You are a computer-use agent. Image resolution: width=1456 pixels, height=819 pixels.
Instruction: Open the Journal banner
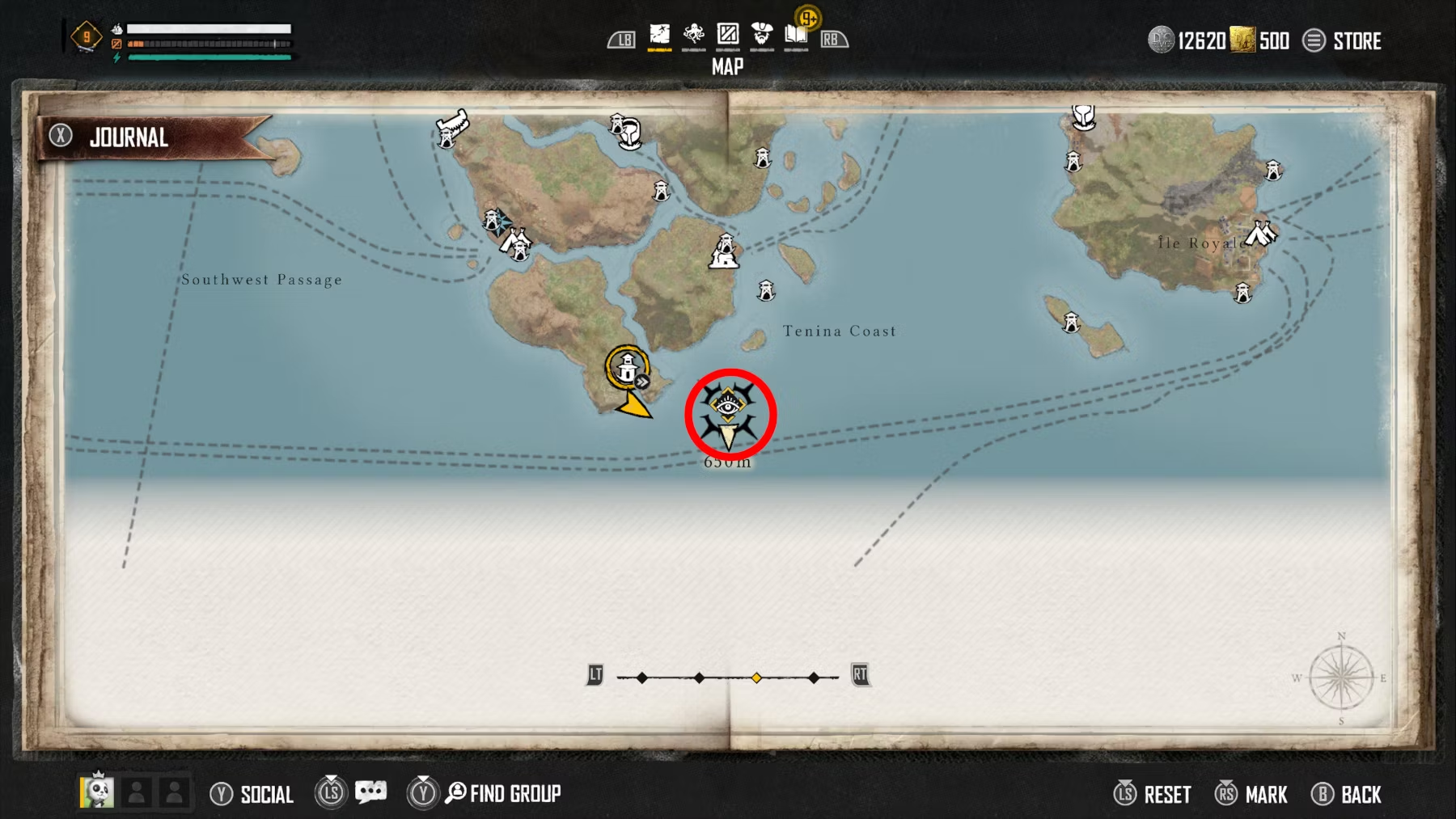click(129, 137)
